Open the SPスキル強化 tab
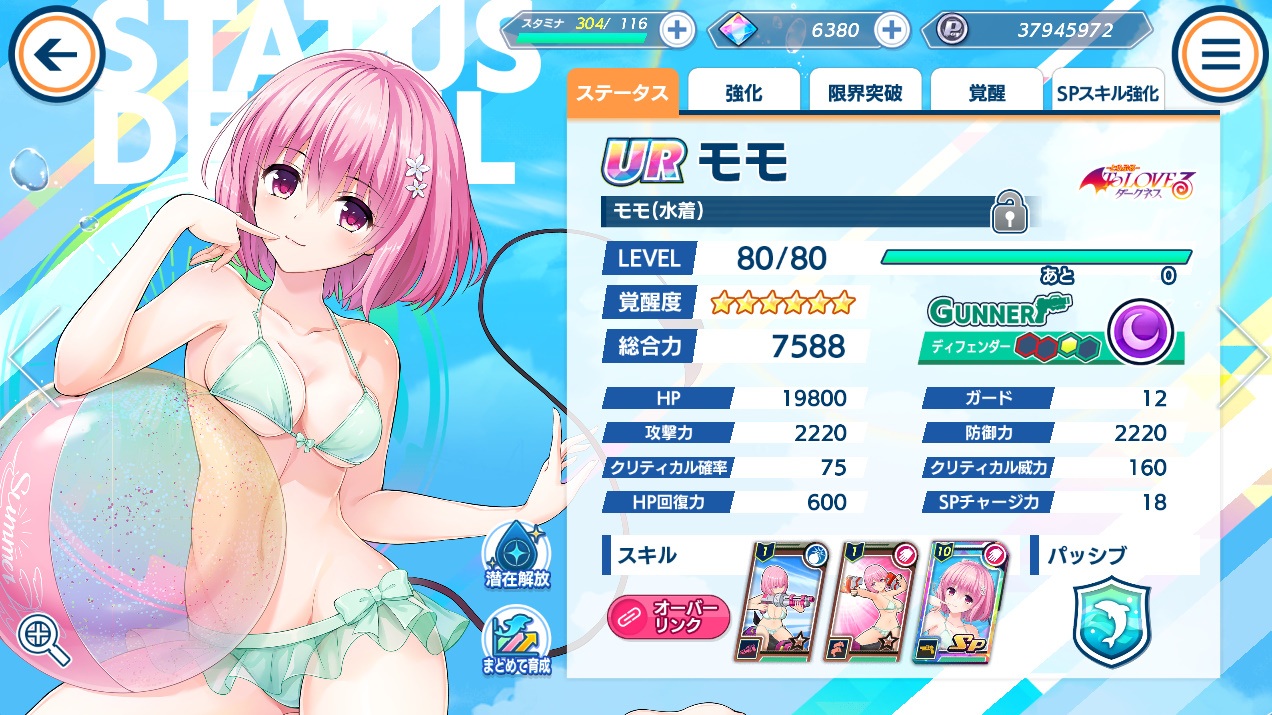1272x715 pixels. pos(1107,94)
